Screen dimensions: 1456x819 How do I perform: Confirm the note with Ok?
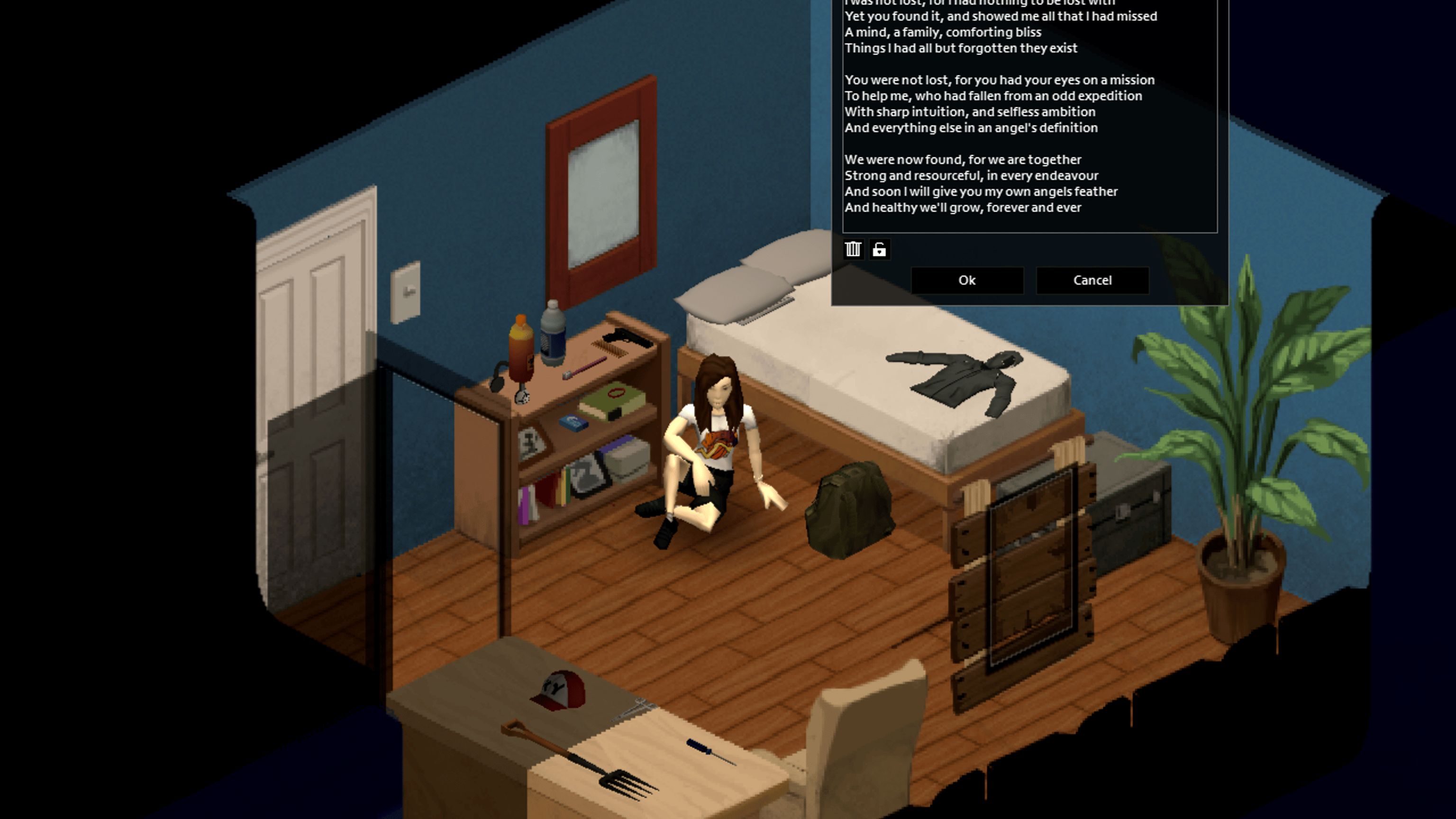[x=966, y=281]
